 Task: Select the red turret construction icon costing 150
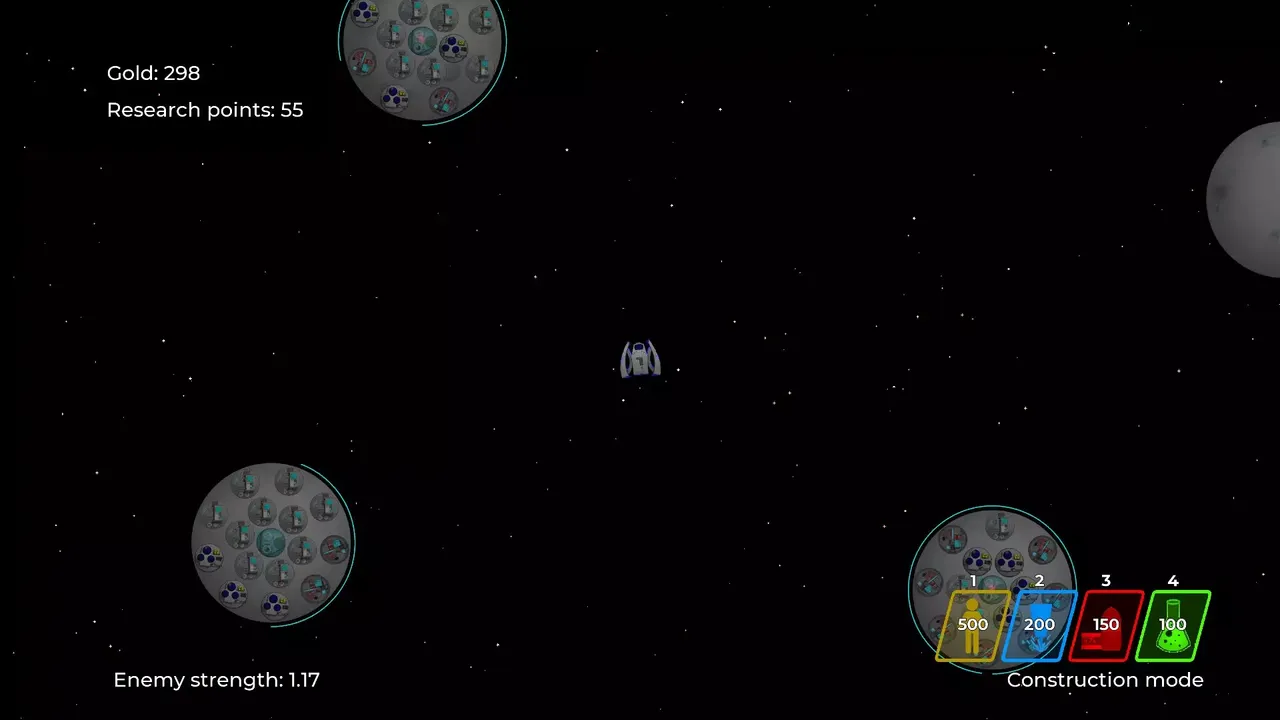click(1106, 624)
